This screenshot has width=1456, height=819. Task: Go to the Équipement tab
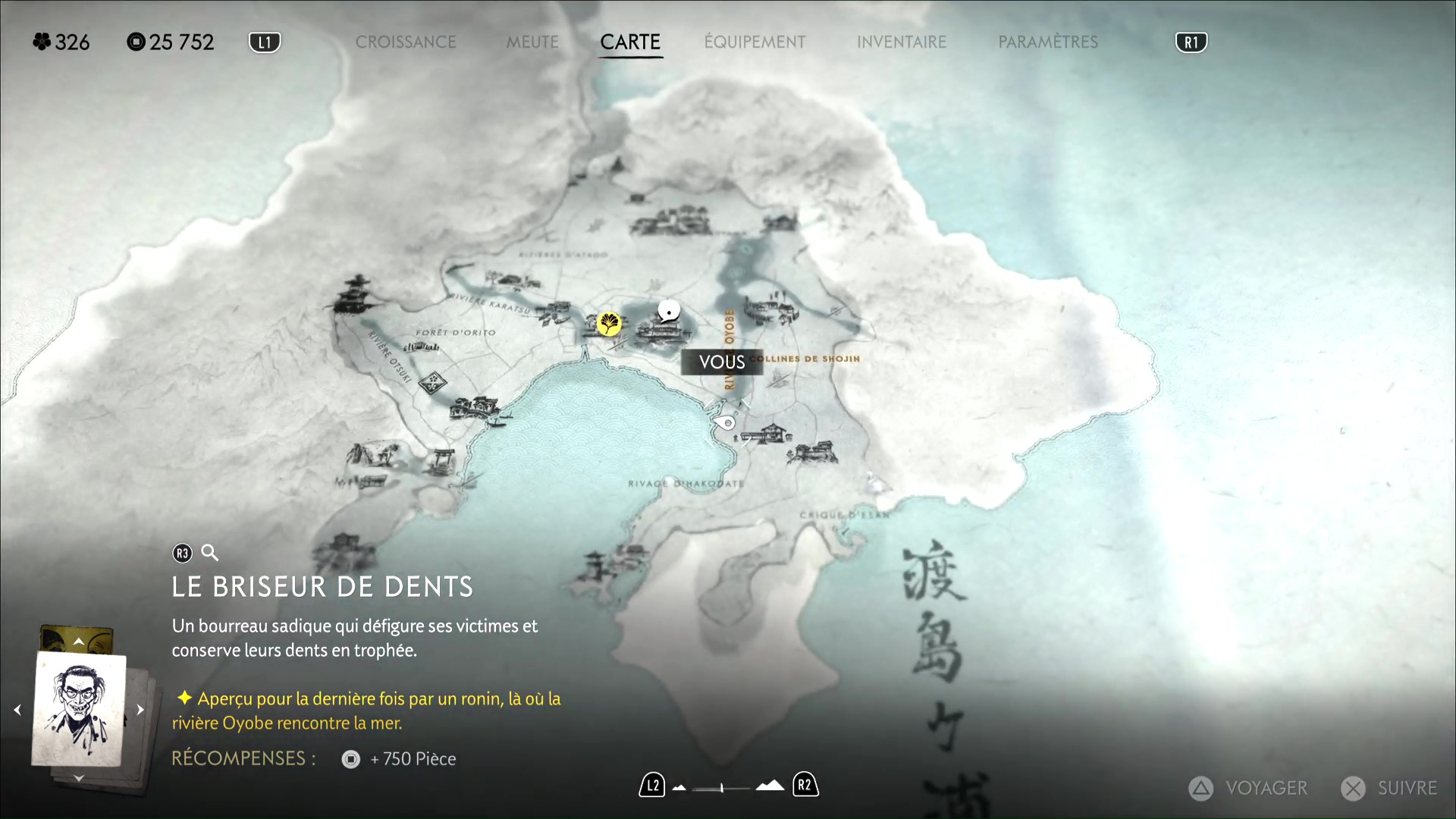point(755,42)
